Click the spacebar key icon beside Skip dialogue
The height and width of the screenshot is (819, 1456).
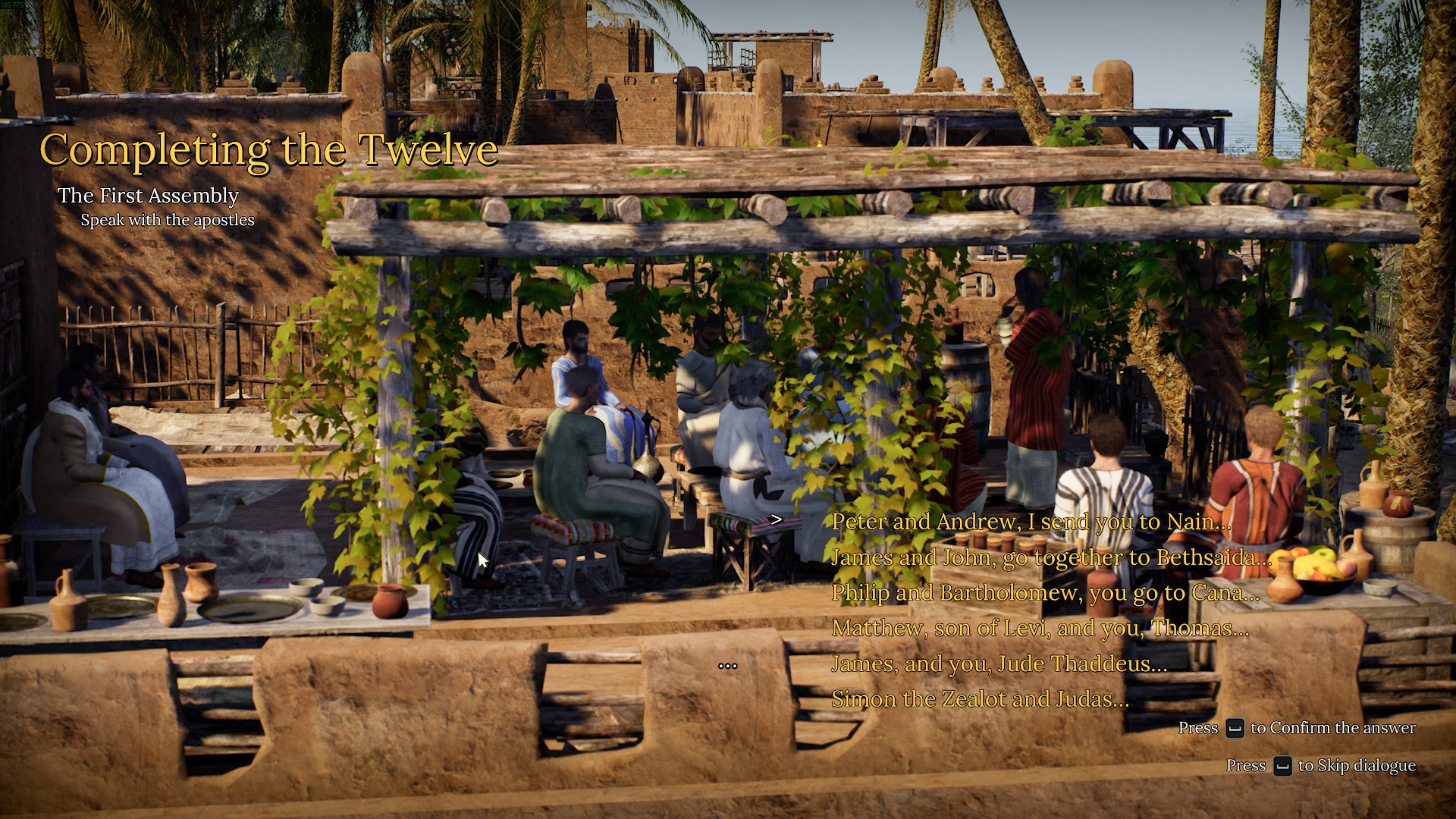point(1283,766)
